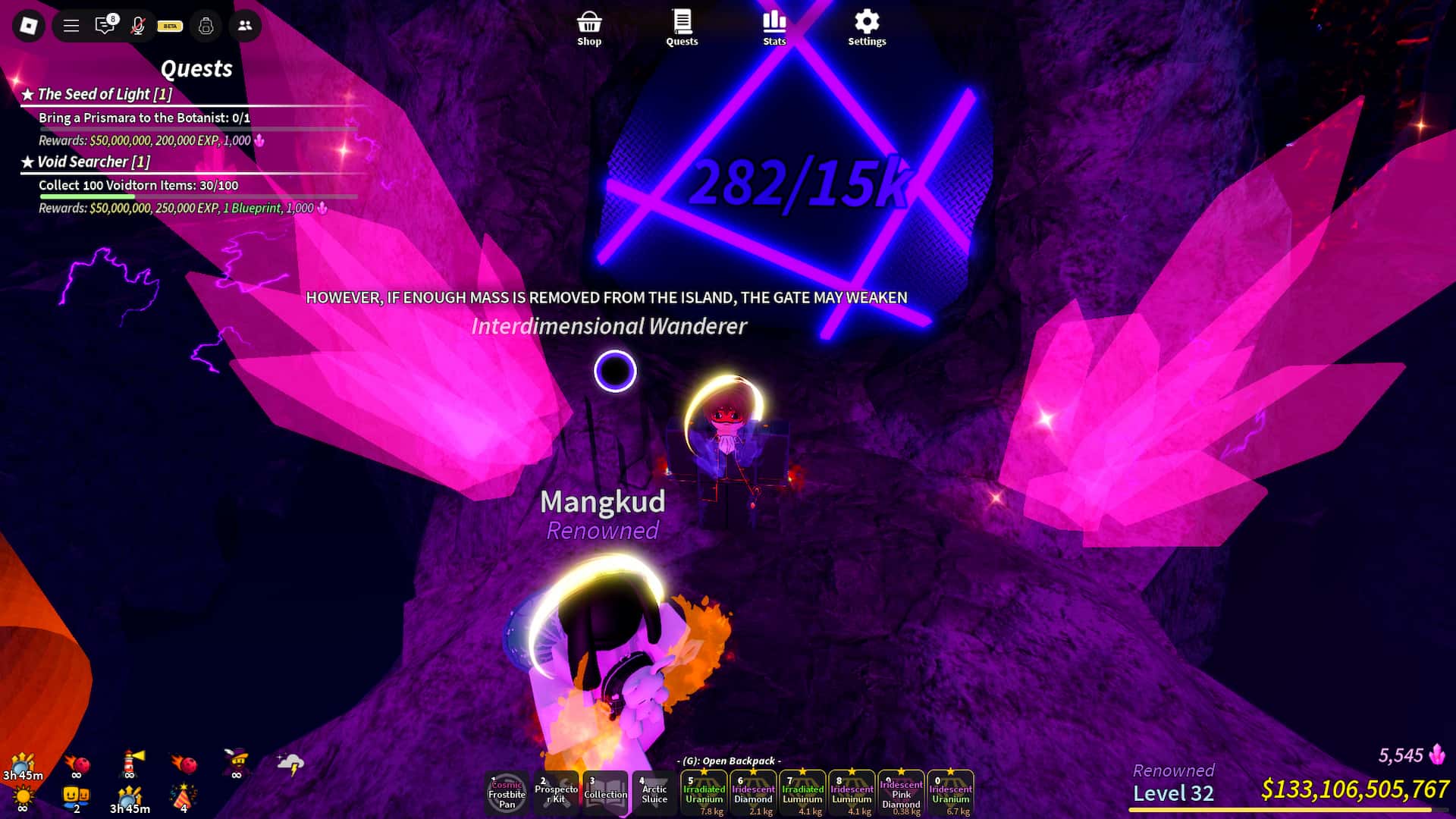The width and height of the screenshot is (1456, 819).
Task: Equip the Prospector Kit in slot 2
Action: click(x=556, y=792)
